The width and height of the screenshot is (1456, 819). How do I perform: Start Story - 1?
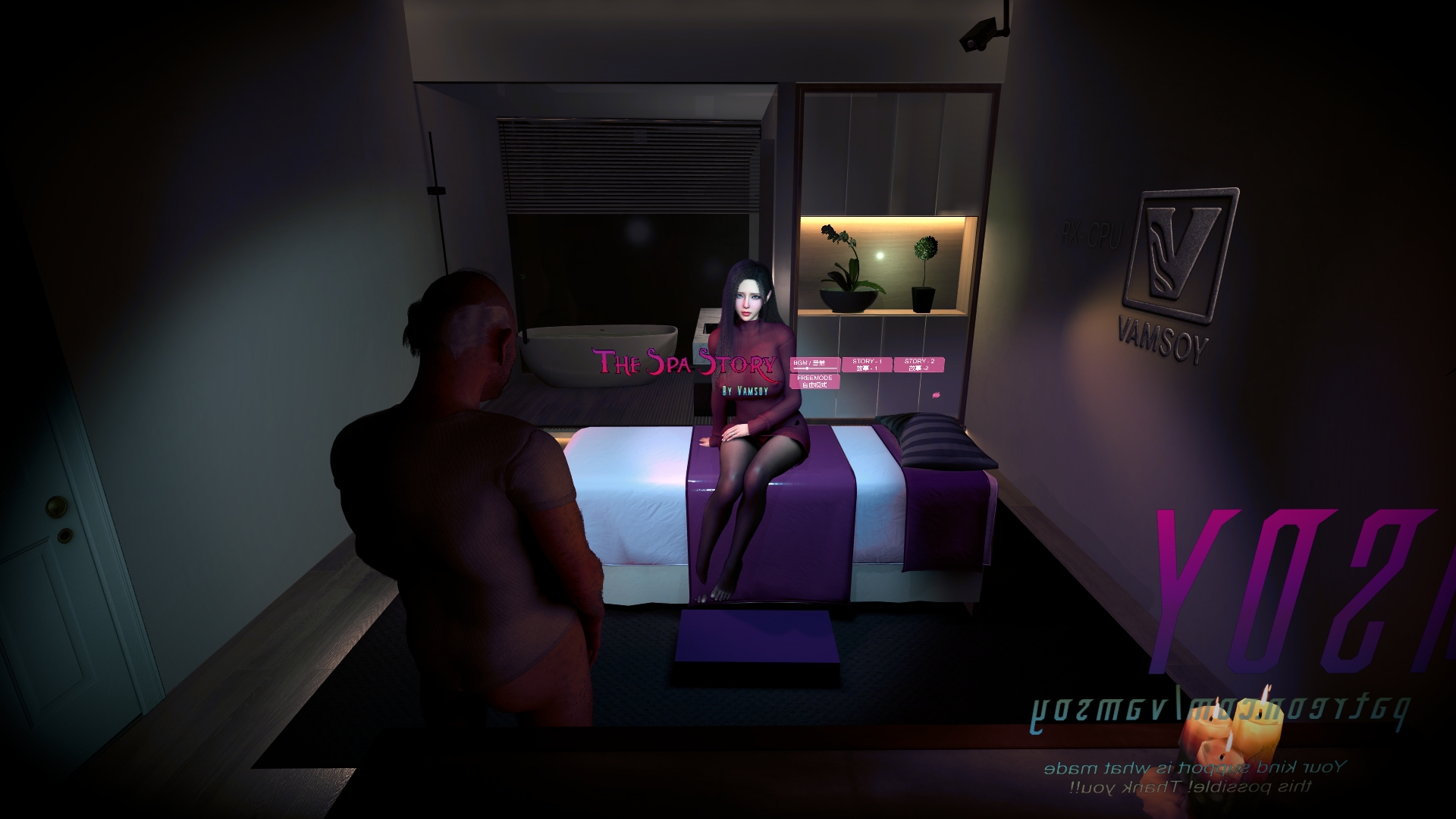click(866, 365)
